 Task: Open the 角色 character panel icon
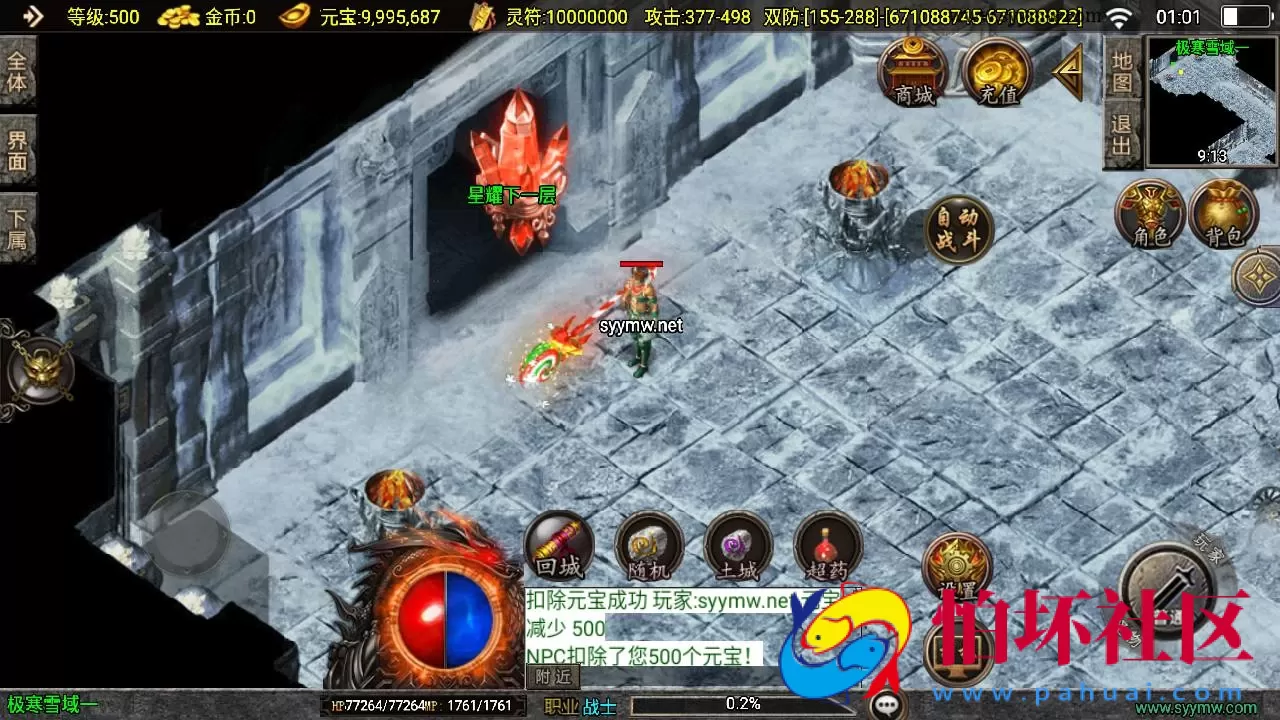pos(1147,214)
